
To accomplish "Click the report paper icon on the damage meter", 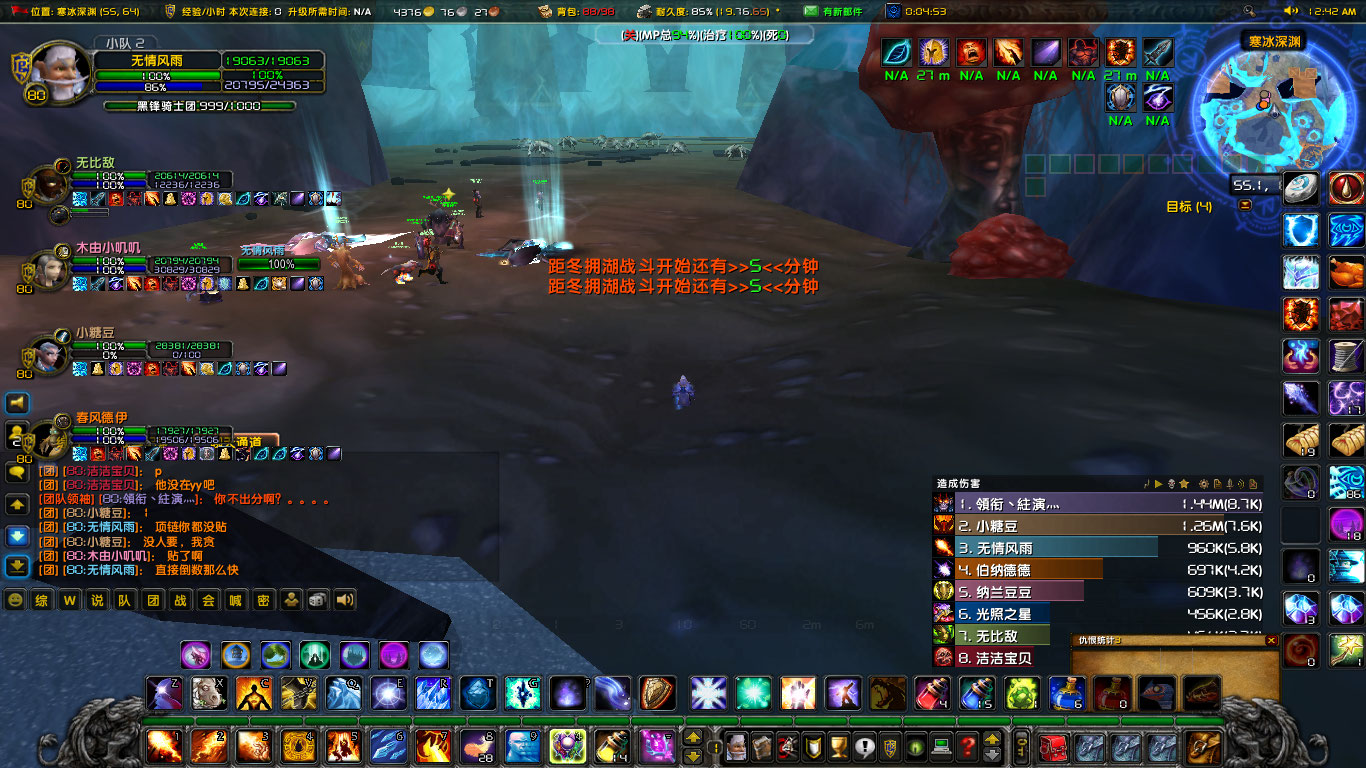I will (1218, 482).
